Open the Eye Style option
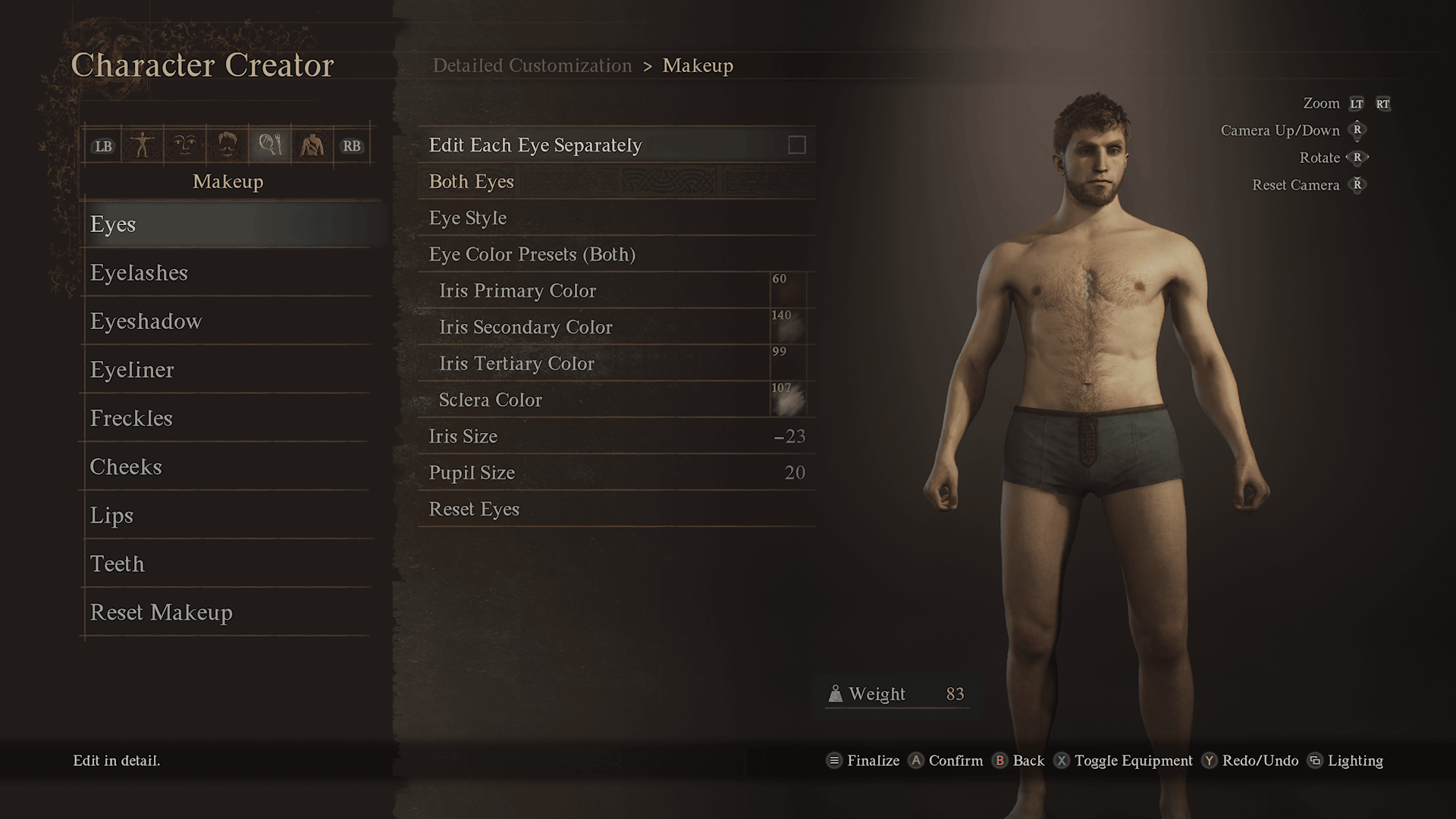The width and height of the screenshot is (1456, 819). pyautogui.click(x=468, y=218)
